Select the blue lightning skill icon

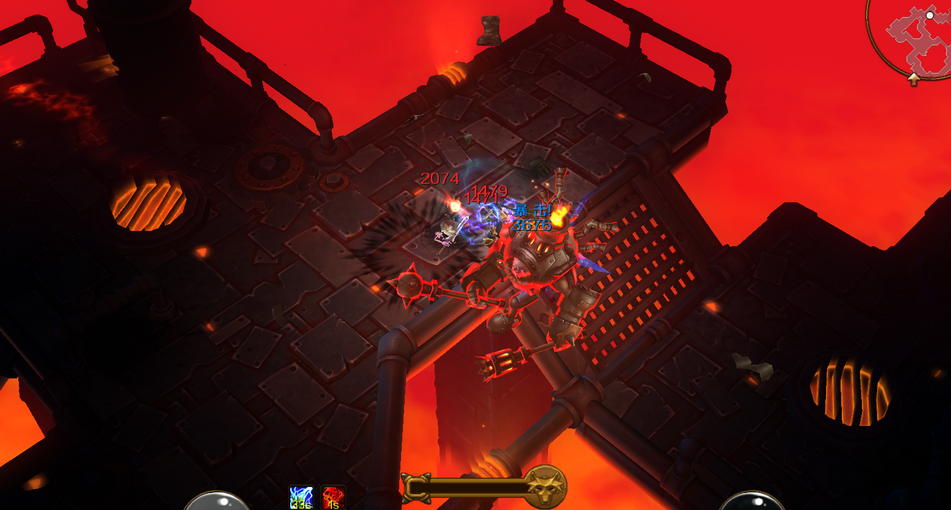[301, 497]
